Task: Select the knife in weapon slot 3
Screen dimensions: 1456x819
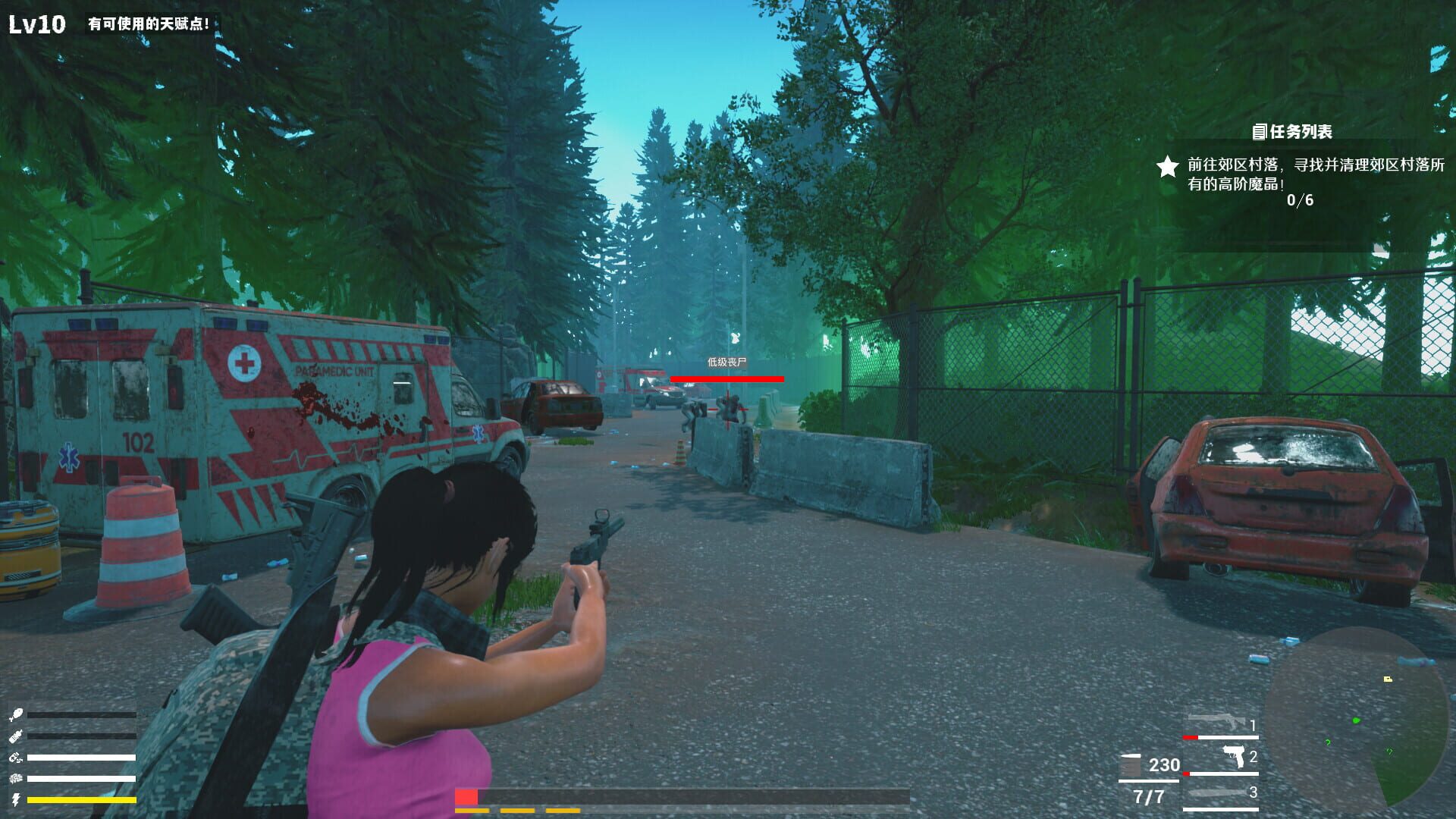Action: tap(1216, 792)
